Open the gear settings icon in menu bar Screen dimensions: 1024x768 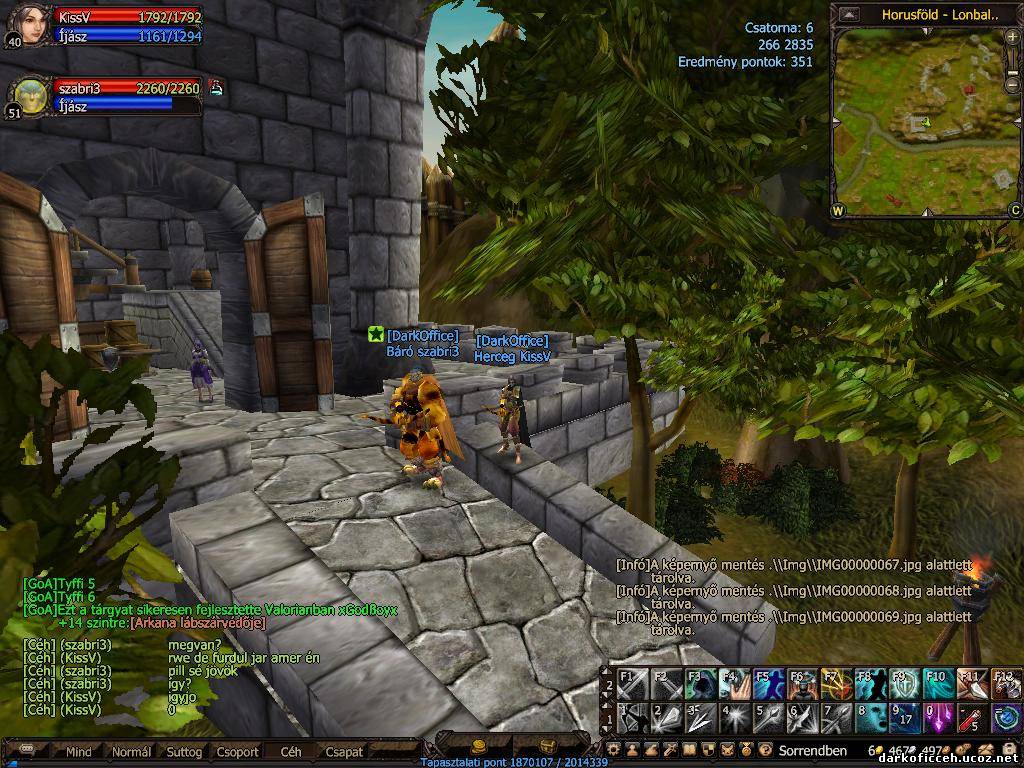click(x=614, y=749)
